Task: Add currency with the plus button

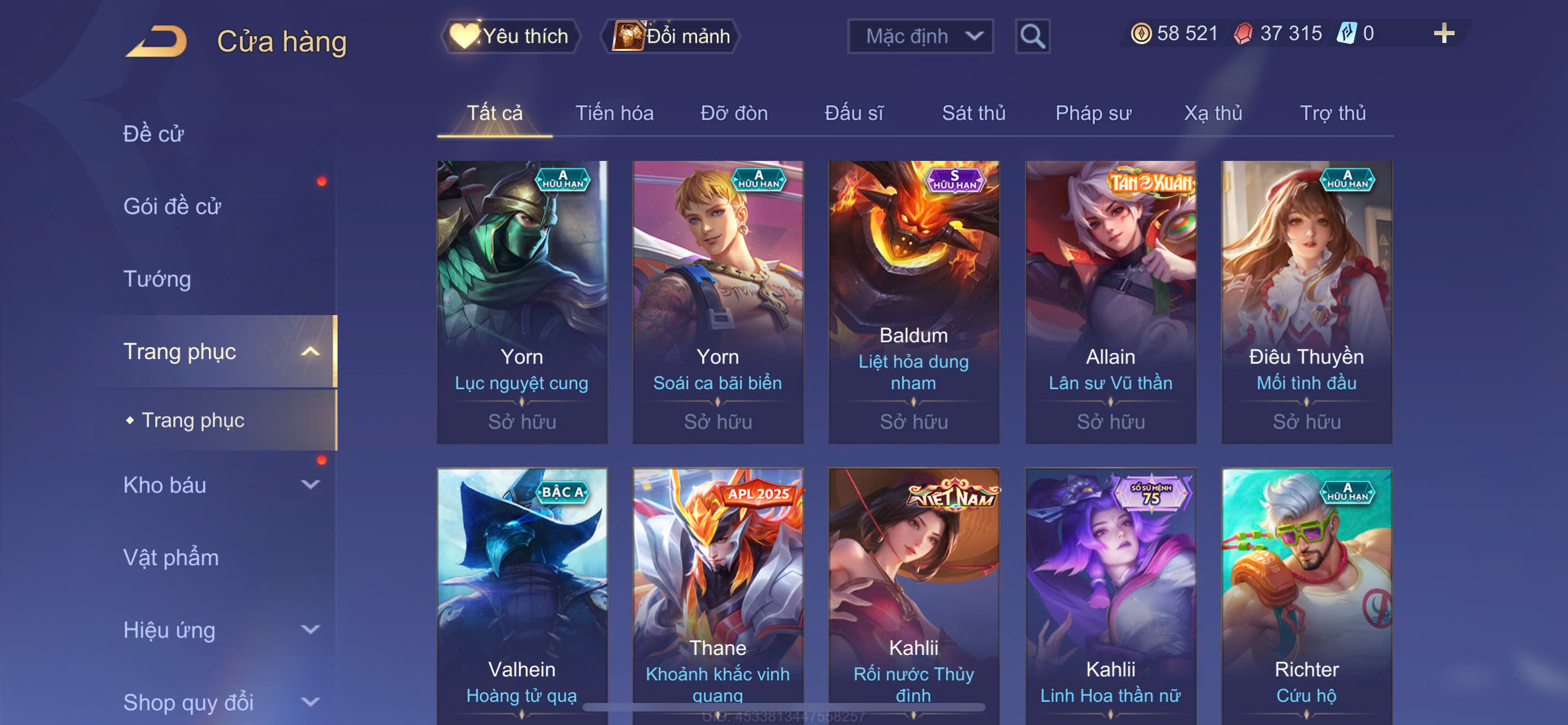Action: (x=1443, y=33)
